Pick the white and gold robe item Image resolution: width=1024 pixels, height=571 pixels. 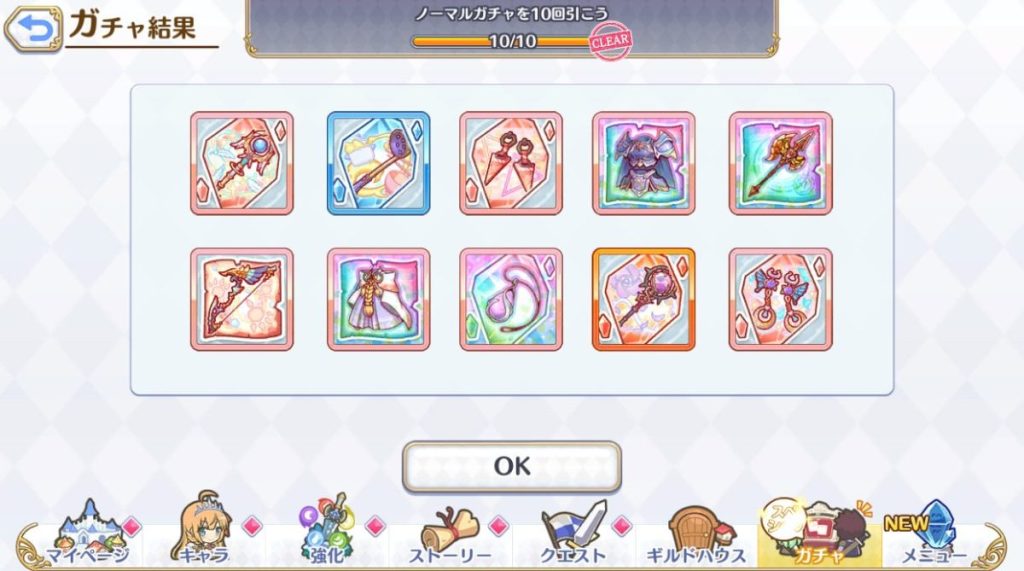[378, 299]
